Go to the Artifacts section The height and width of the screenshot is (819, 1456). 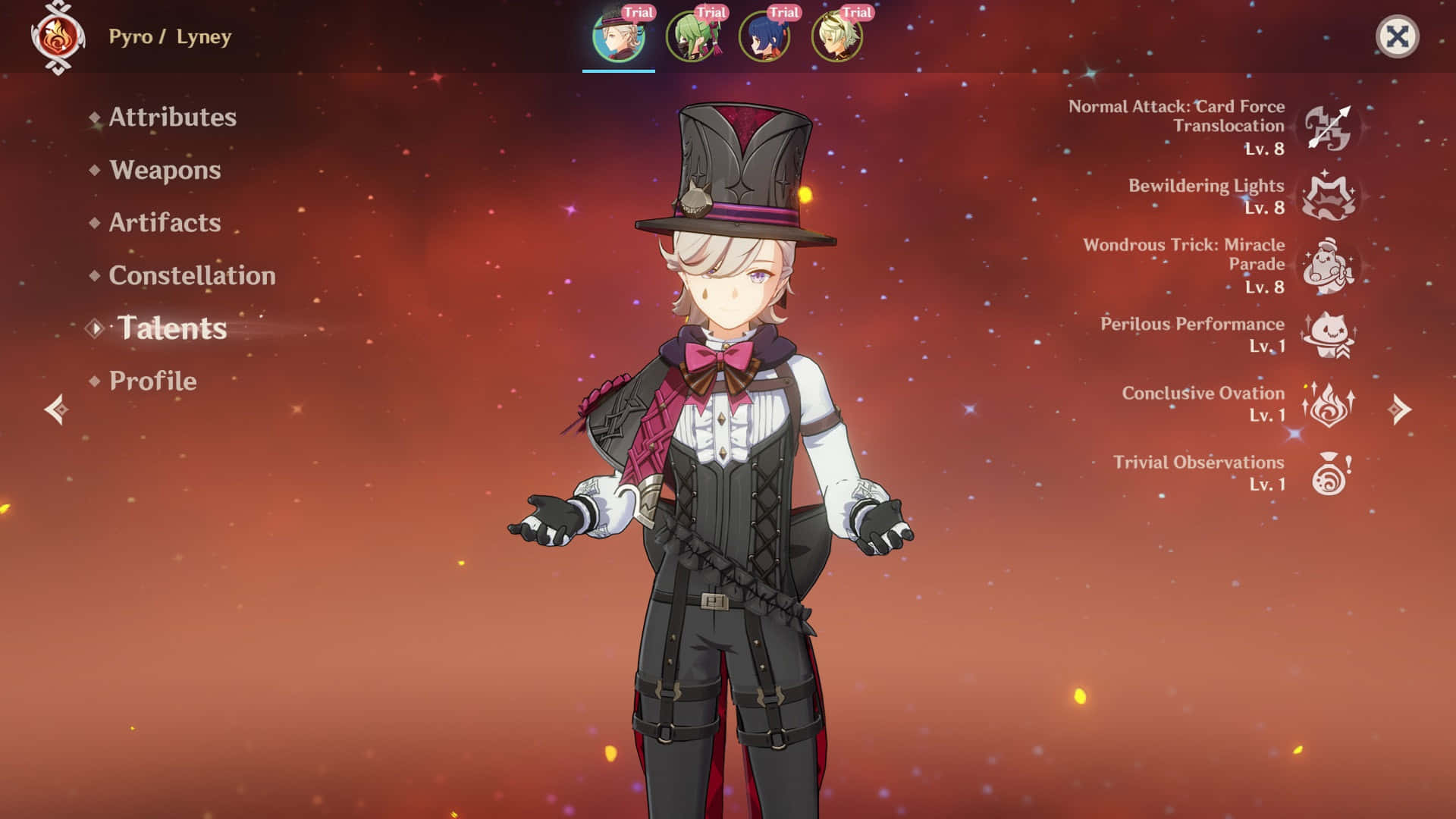click(165, 223)
